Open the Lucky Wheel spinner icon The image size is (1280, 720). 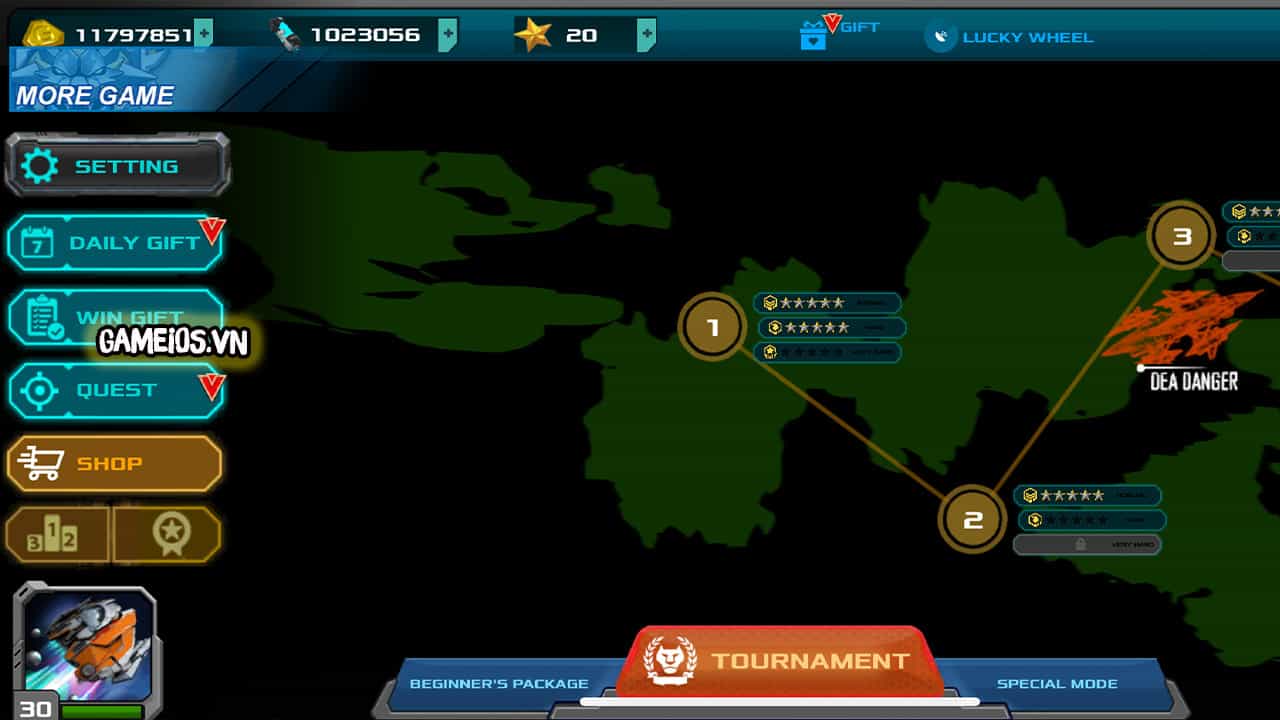(x=941, y=37)
